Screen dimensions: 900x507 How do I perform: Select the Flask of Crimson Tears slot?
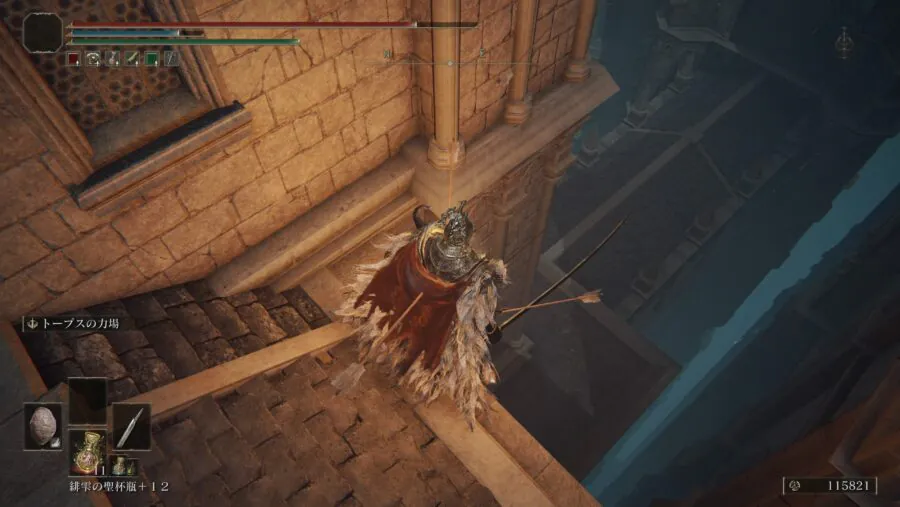tap(87, 452)
